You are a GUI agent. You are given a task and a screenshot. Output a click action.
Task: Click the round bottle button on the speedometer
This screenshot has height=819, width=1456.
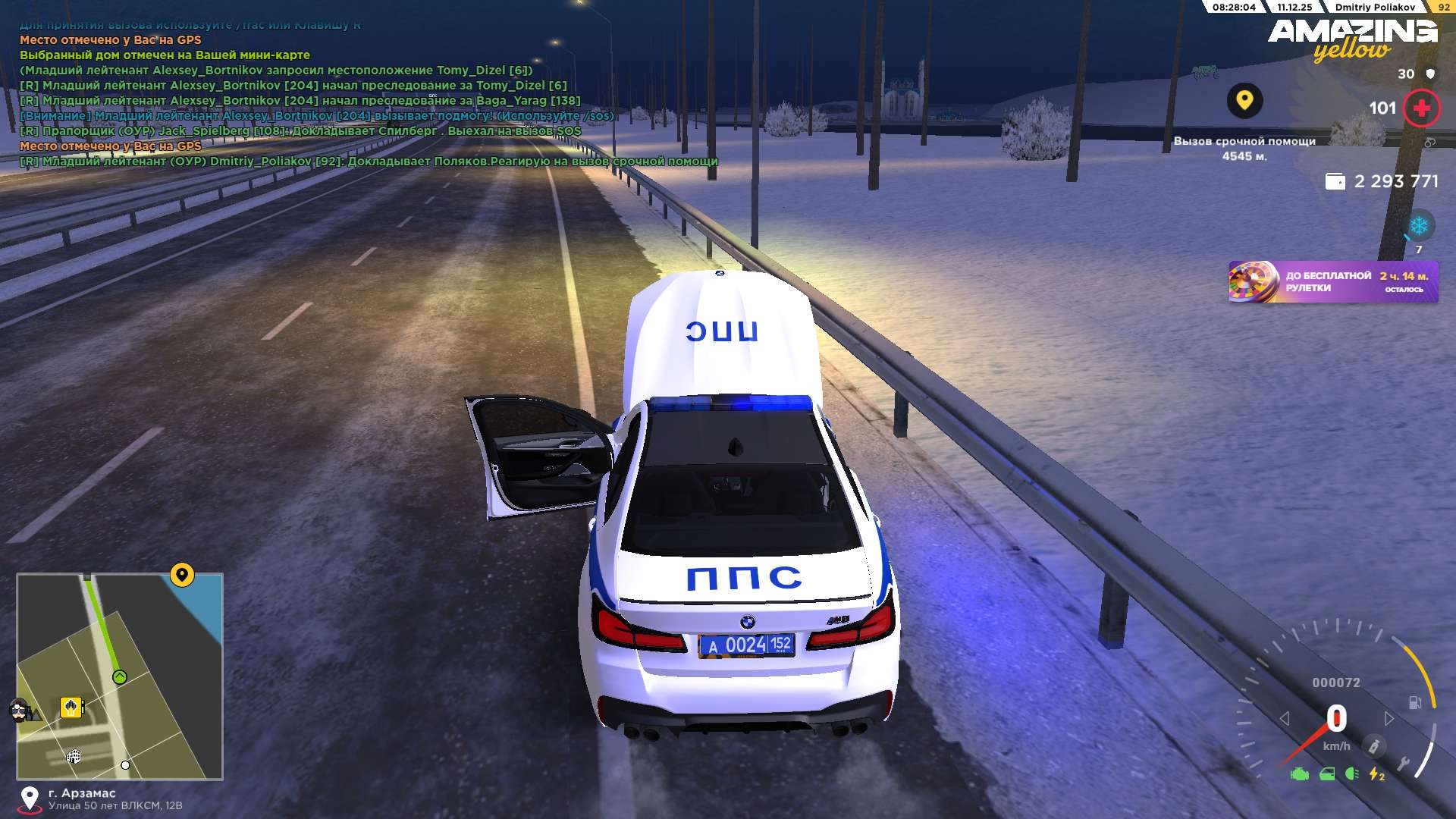[1373, 746]
